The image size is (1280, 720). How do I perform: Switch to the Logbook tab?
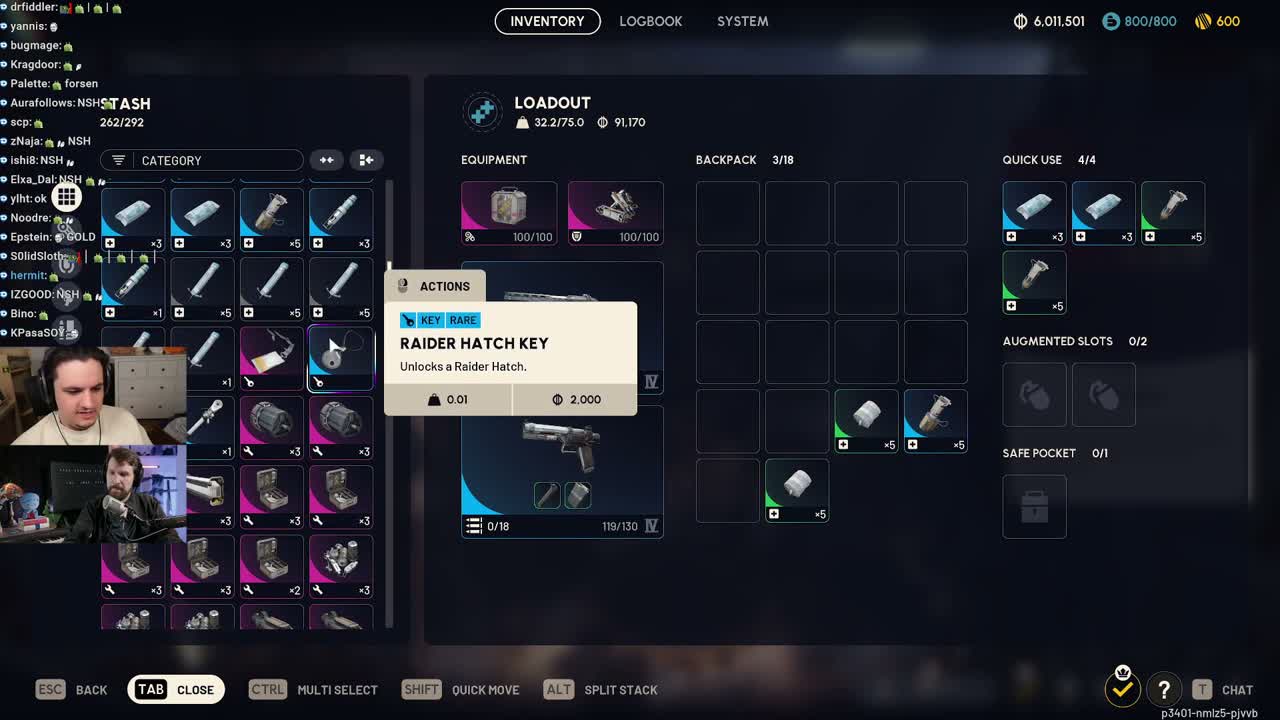click(650, 21)
